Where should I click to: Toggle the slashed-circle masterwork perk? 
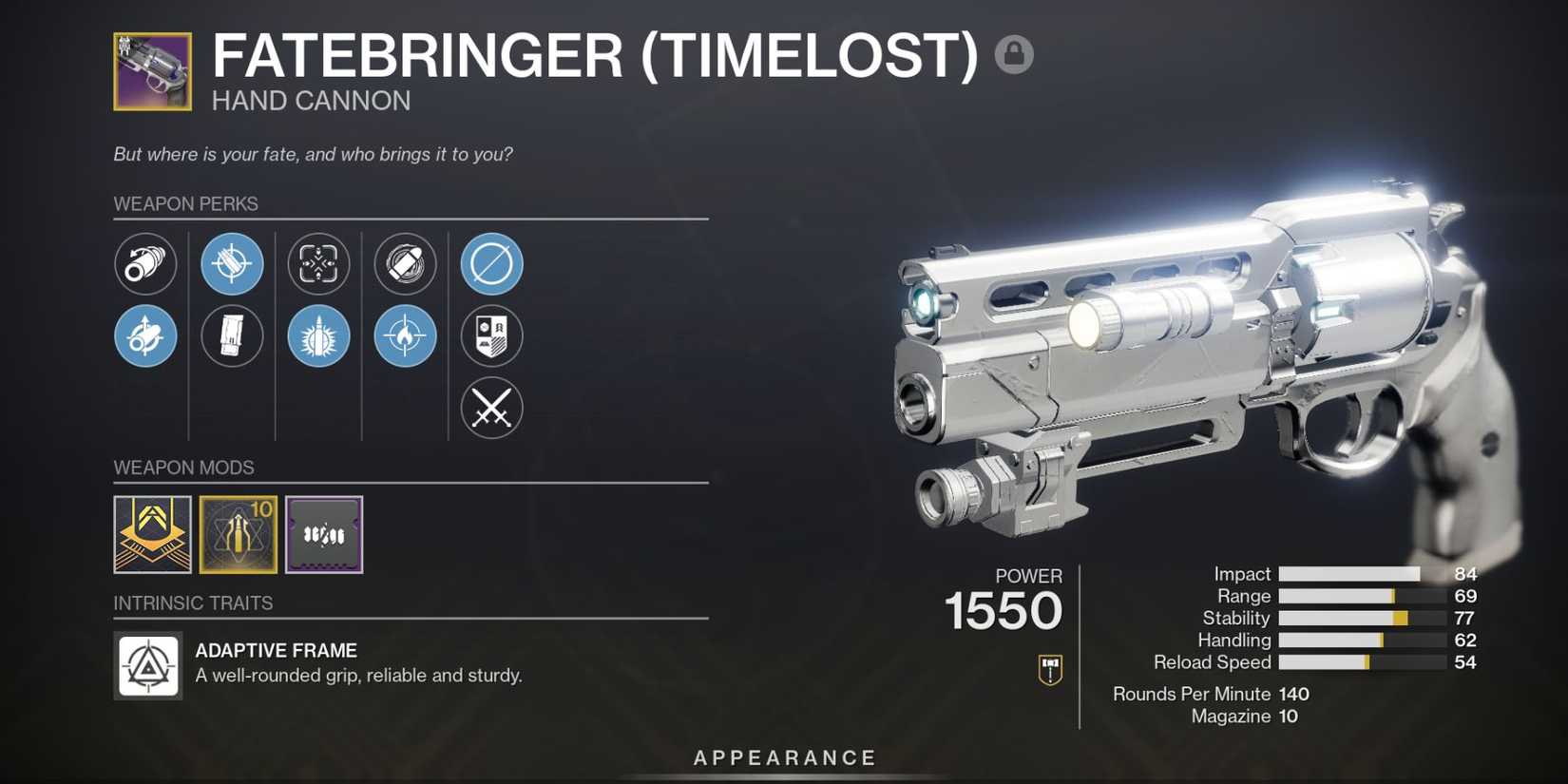click(x=490, y=264)
